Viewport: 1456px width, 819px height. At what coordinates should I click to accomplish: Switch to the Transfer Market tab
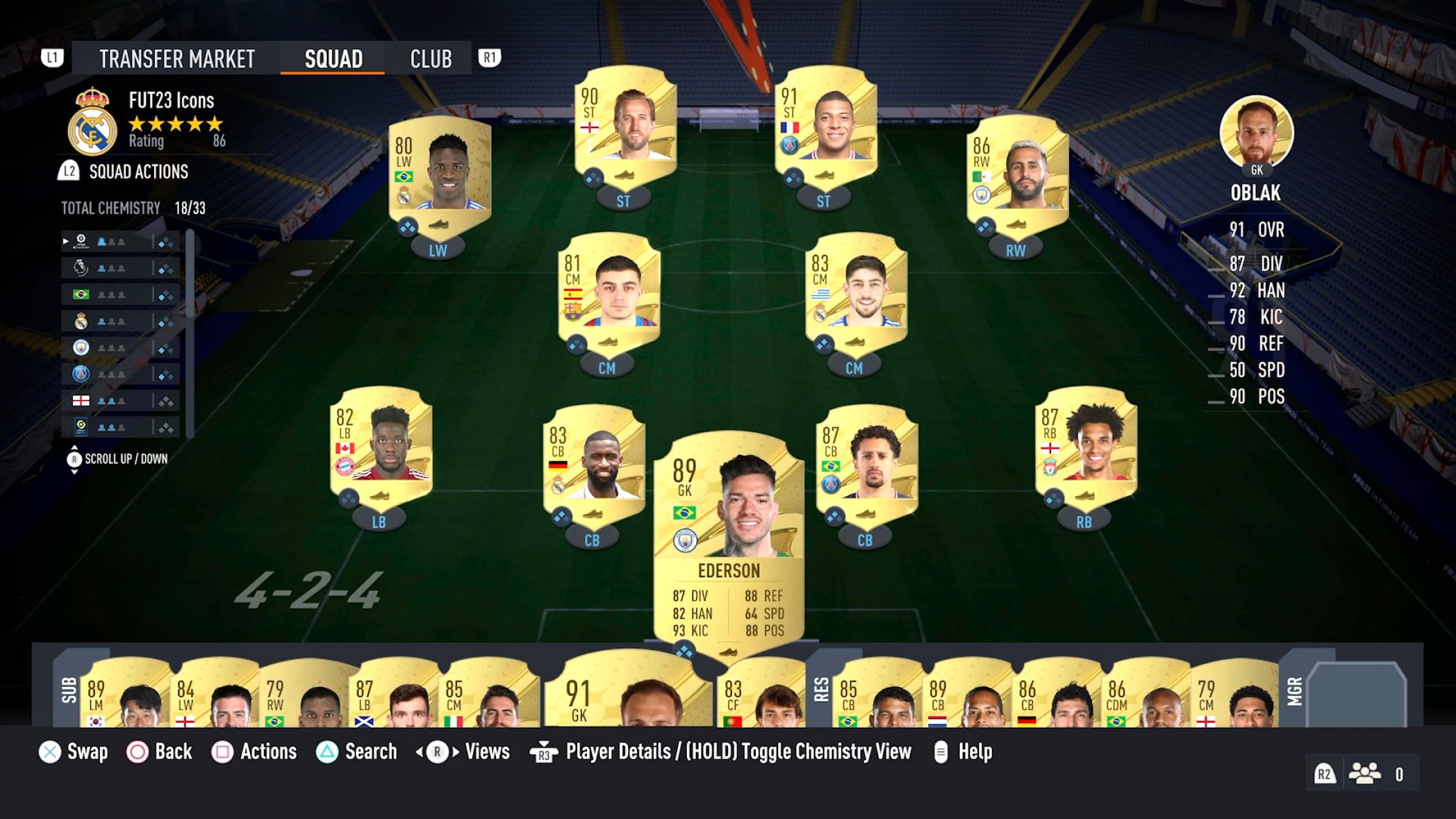[x=177, y=59]
